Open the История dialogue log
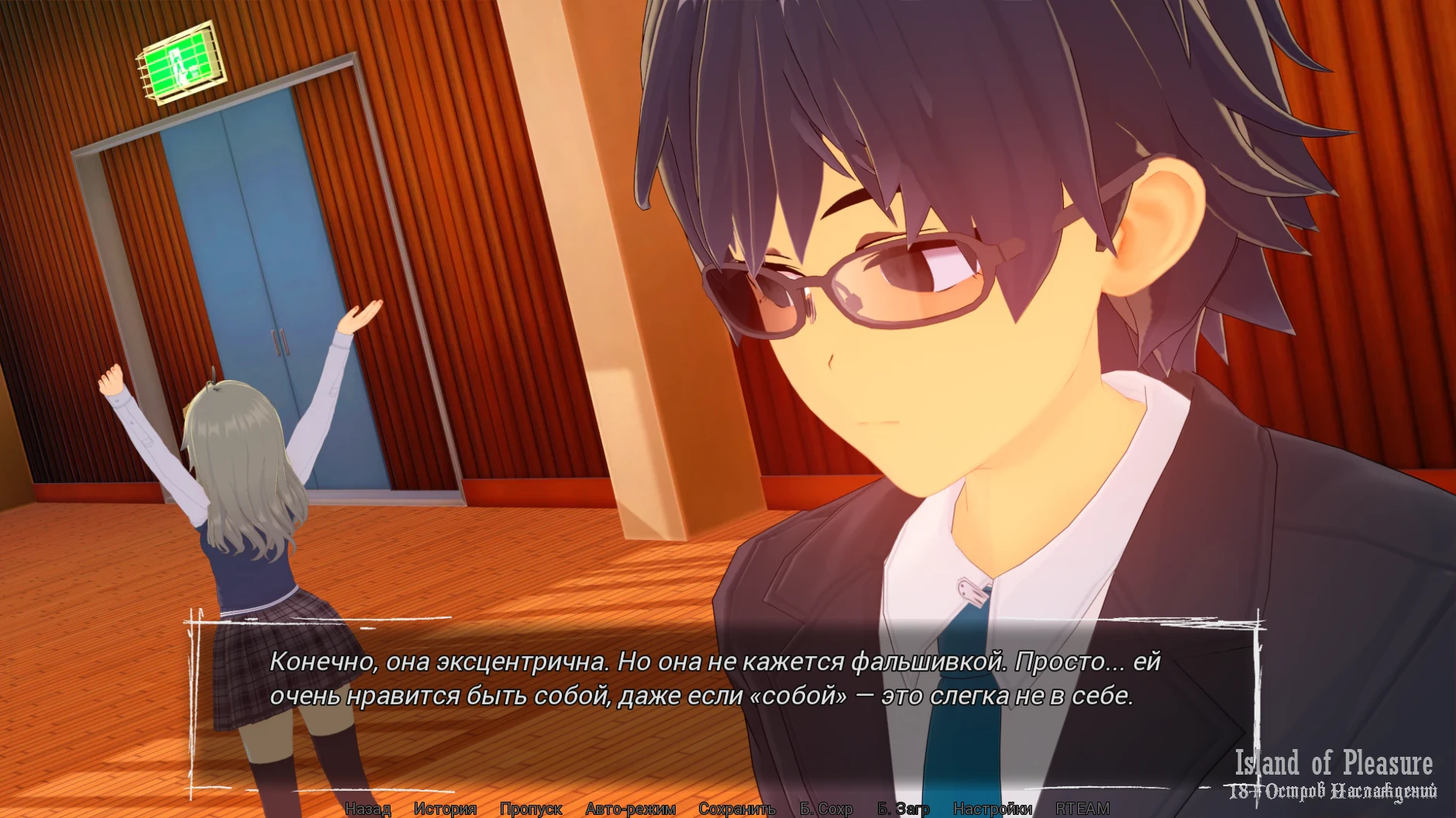This screenshot has width=1456, height=818. 445,809
